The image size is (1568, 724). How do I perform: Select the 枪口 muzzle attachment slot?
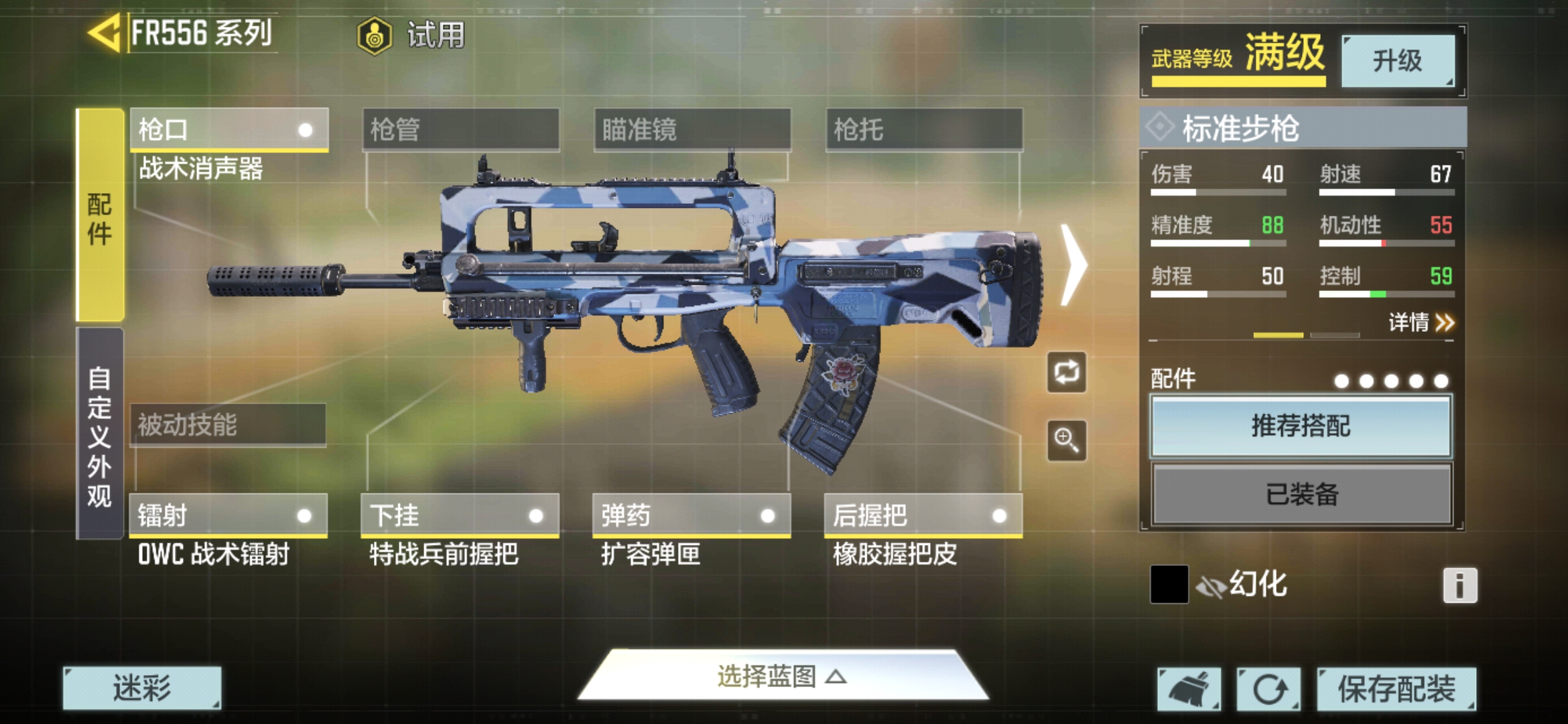pyautogui.click(x=228, y=127)
